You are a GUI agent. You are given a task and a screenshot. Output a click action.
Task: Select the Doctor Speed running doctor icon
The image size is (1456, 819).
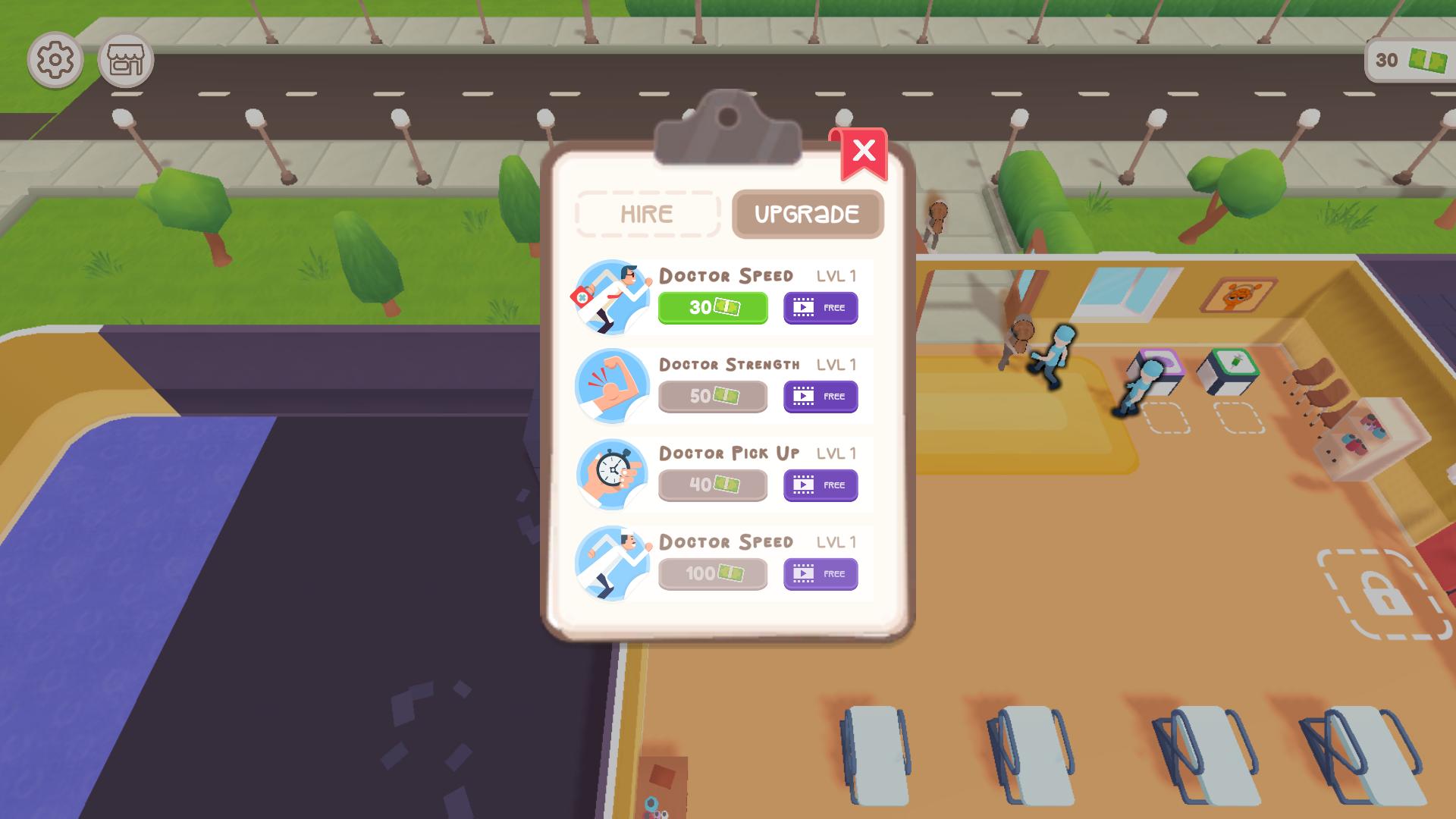(x=611, y=296)
